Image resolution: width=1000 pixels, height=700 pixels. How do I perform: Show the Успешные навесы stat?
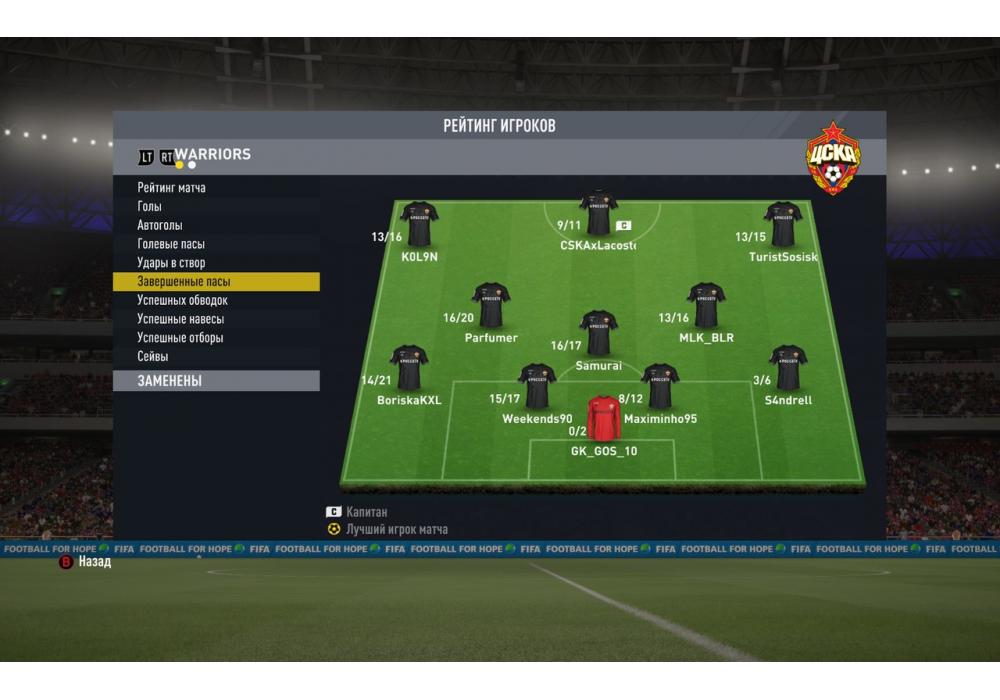[x=180, y=319]
